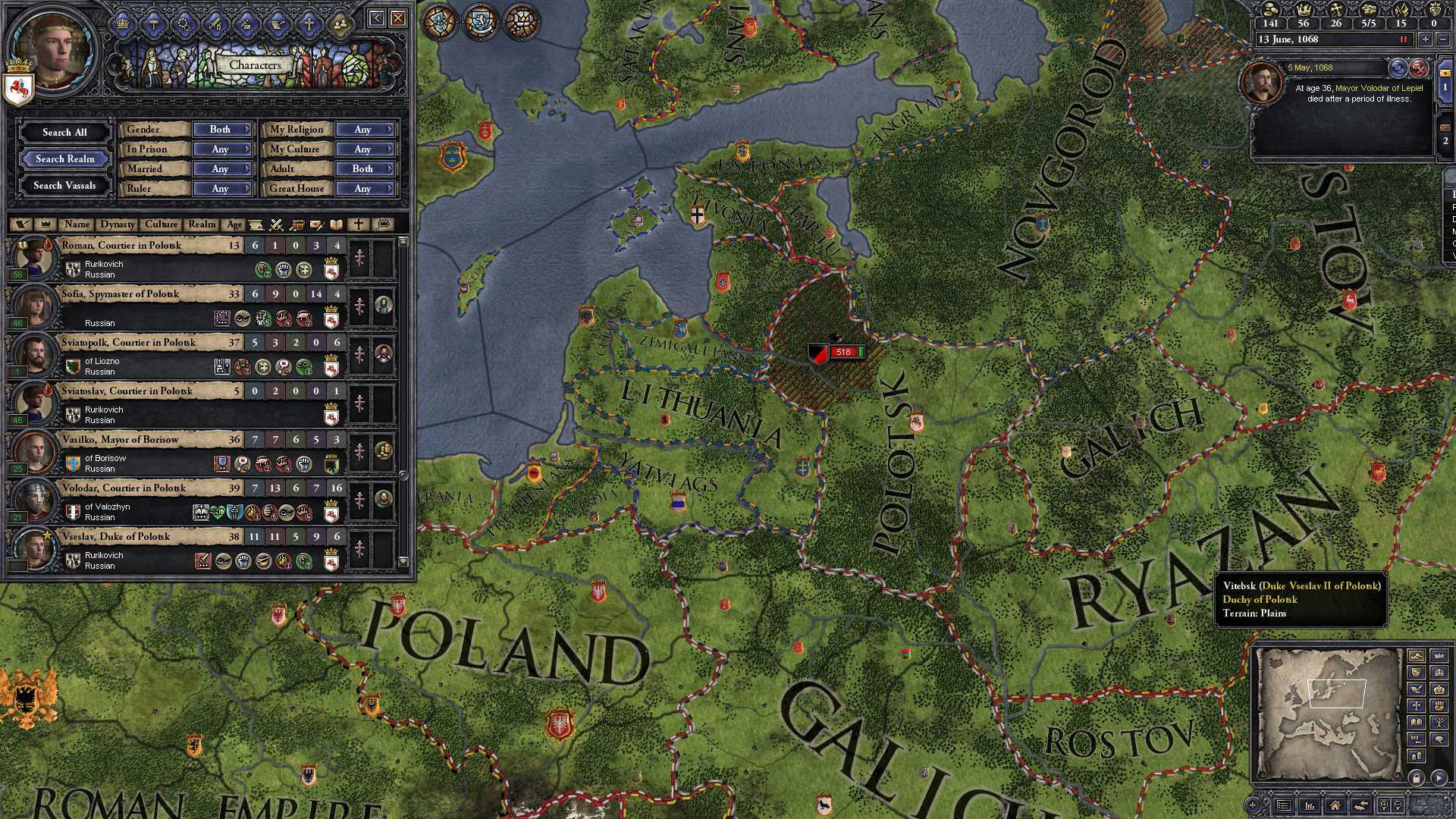The height and width of the screenshot is (819, 1456).
Task: Sort characters by the religion cross column header
Action: coord(359,224)
